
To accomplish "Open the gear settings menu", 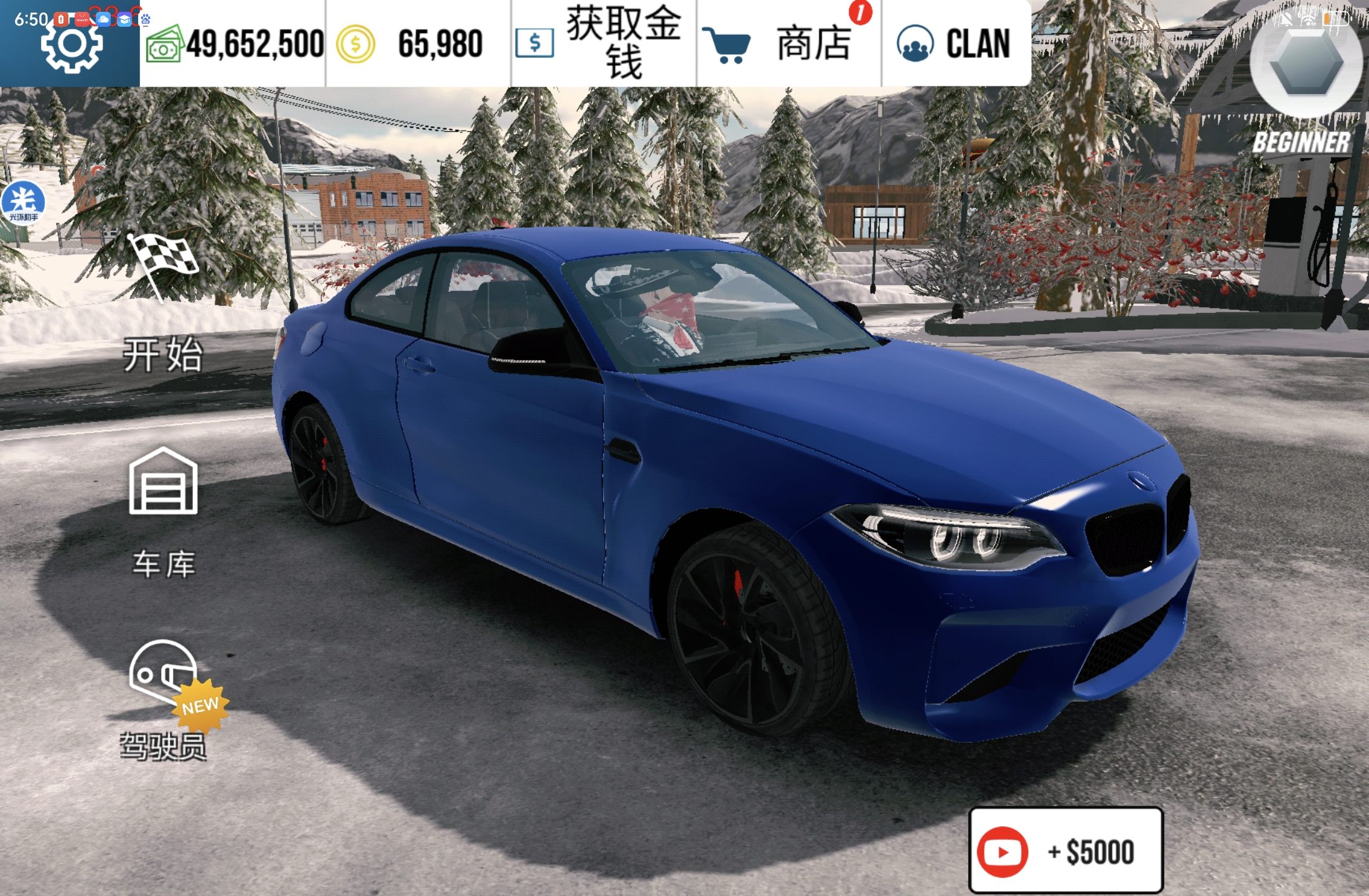I will (x=71, y=45).
